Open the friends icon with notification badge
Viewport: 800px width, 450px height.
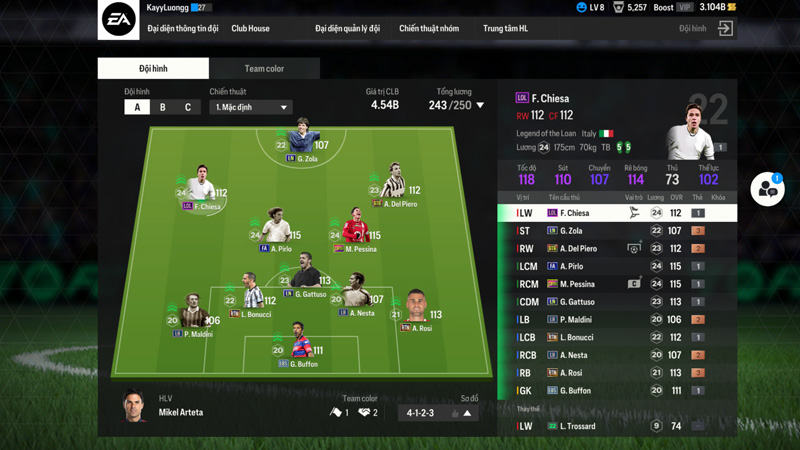(767, 189)
